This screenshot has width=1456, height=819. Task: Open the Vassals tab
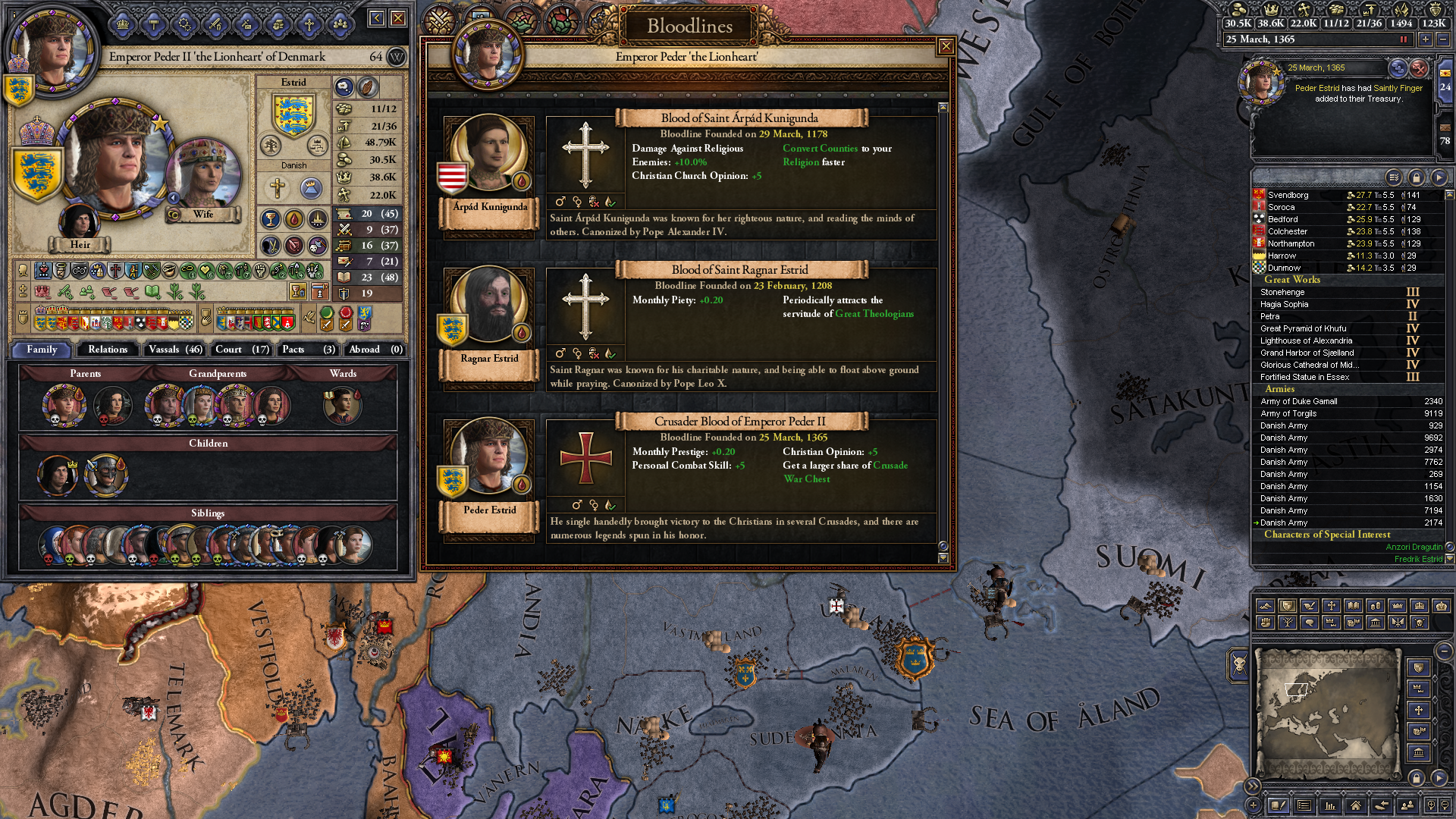175,350
